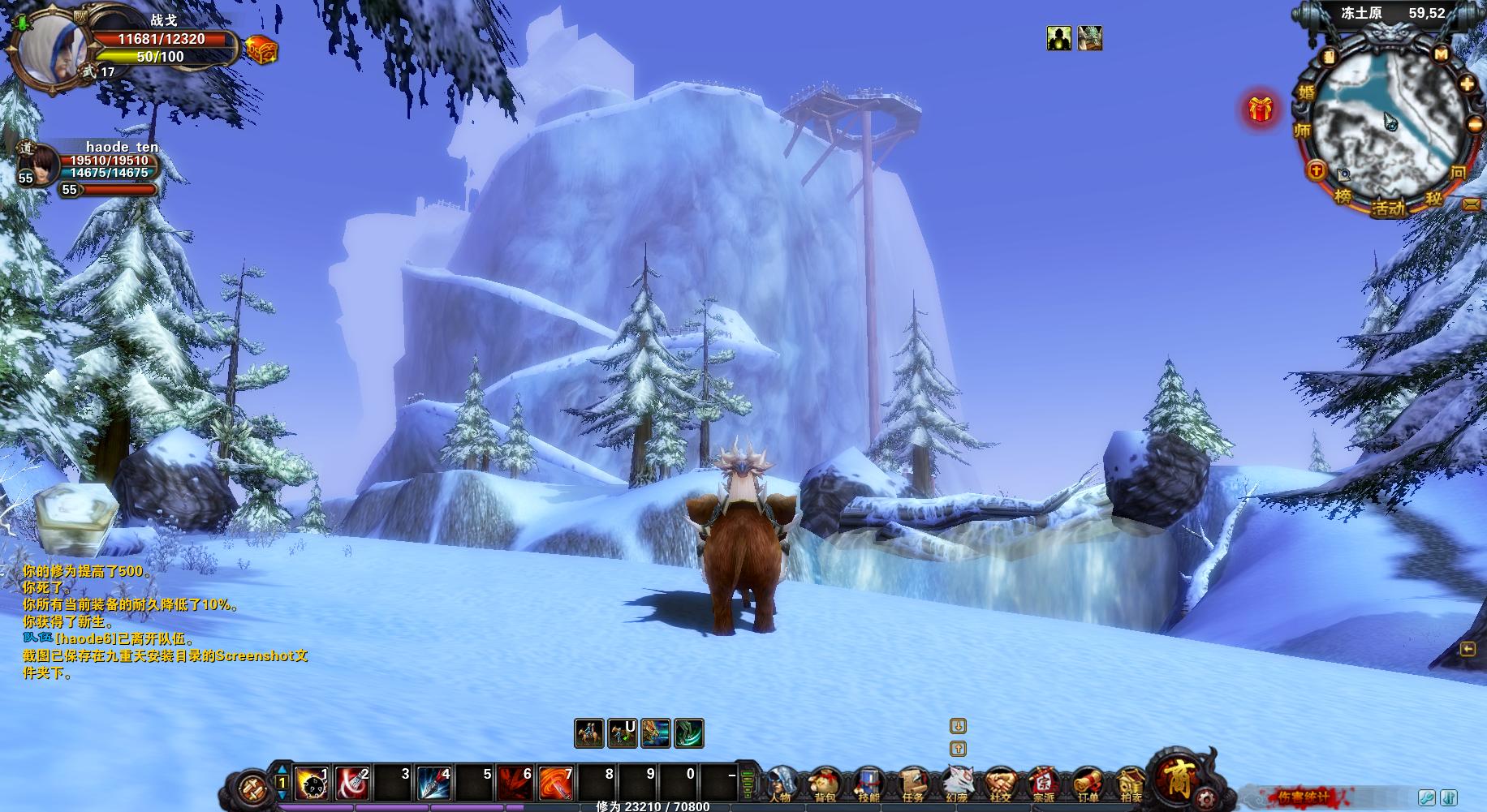The height and width of the screenshot is (812, 1487).
Task: Open the 背包 backpack
Action: coord(825,784)
